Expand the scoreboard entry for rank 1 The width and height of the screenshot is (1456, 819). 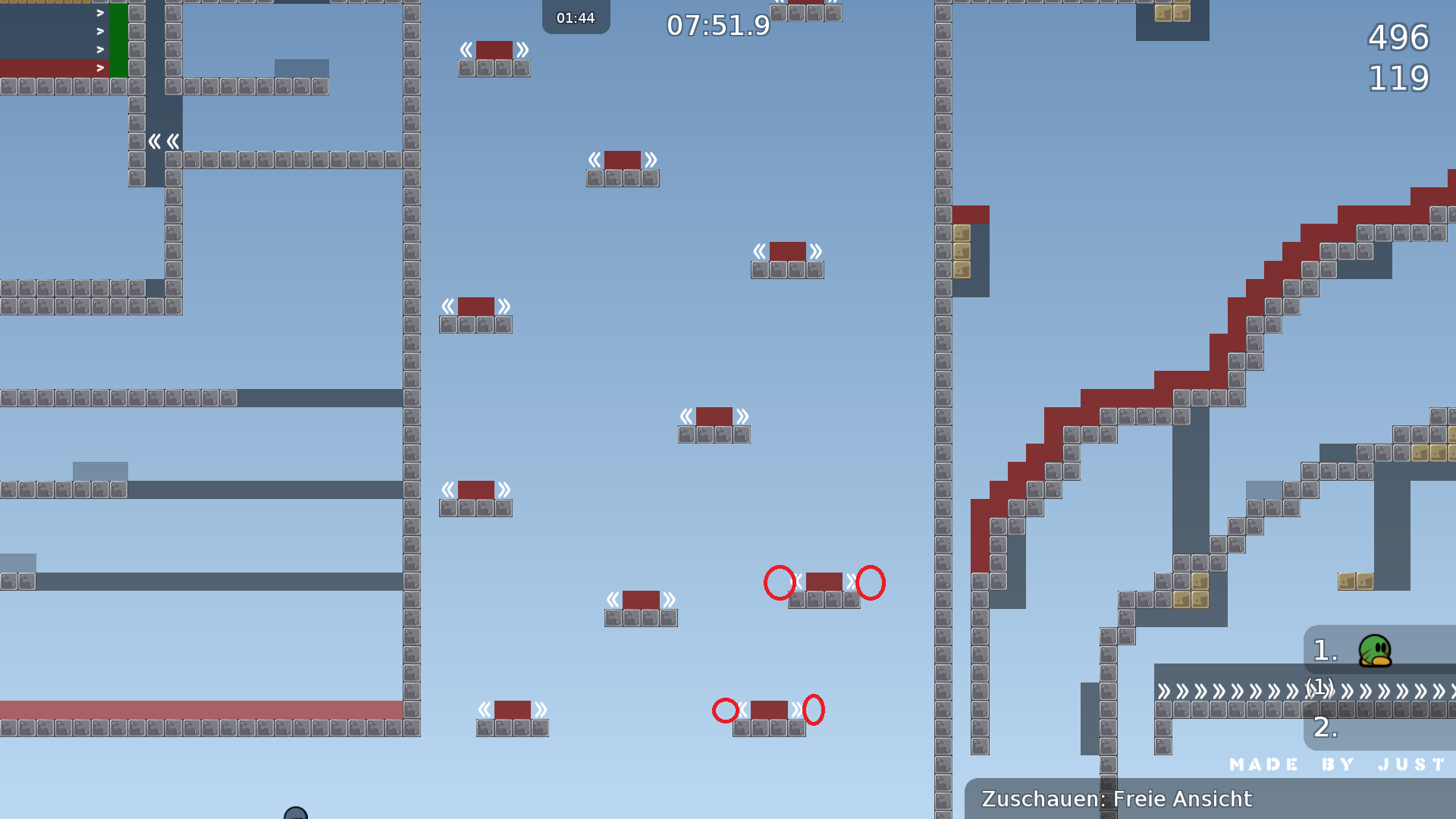tap(1326, 651)
